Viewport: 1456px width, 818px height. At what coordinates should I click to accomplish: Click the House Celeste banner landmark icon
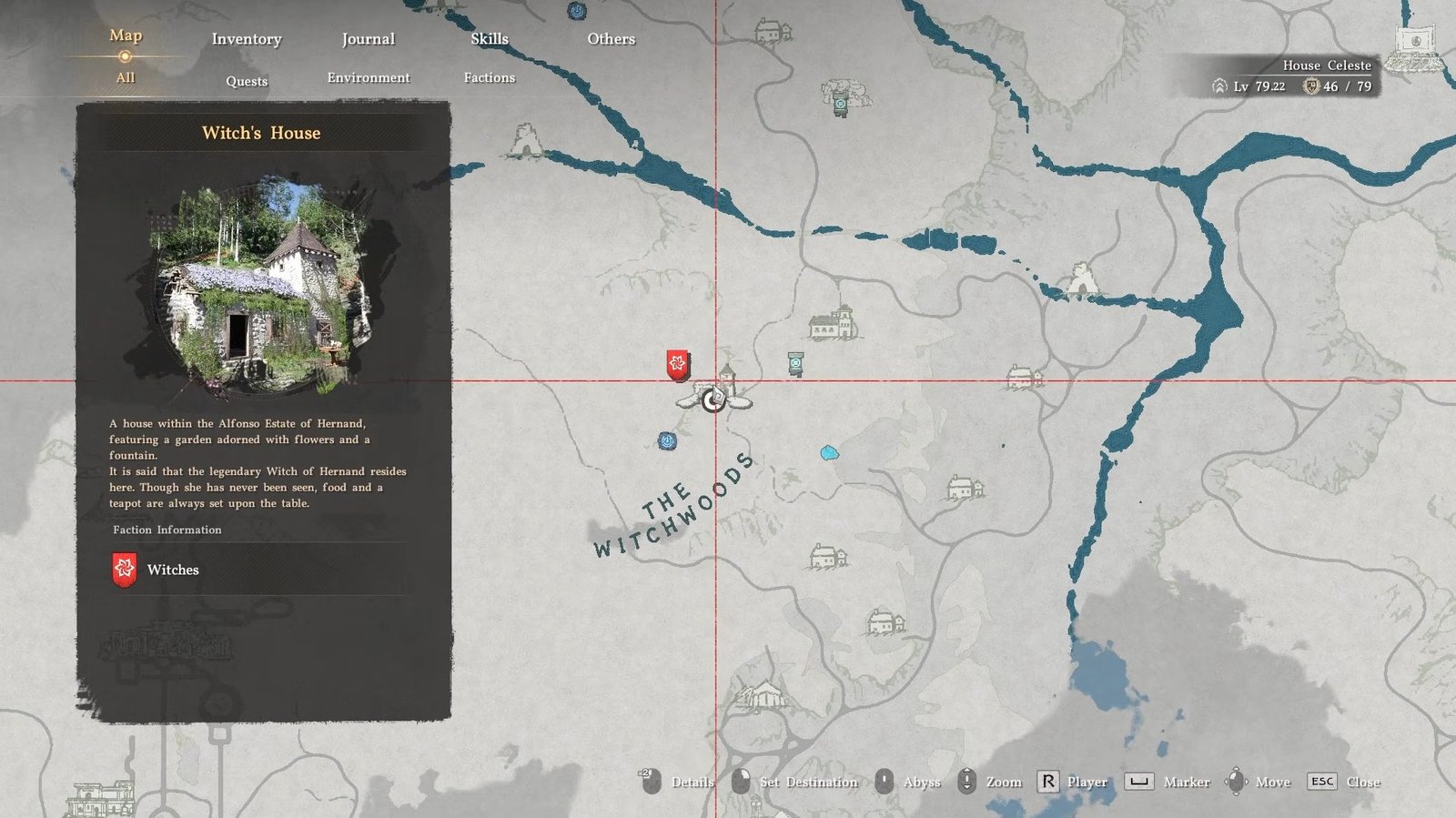point(1416,42)
